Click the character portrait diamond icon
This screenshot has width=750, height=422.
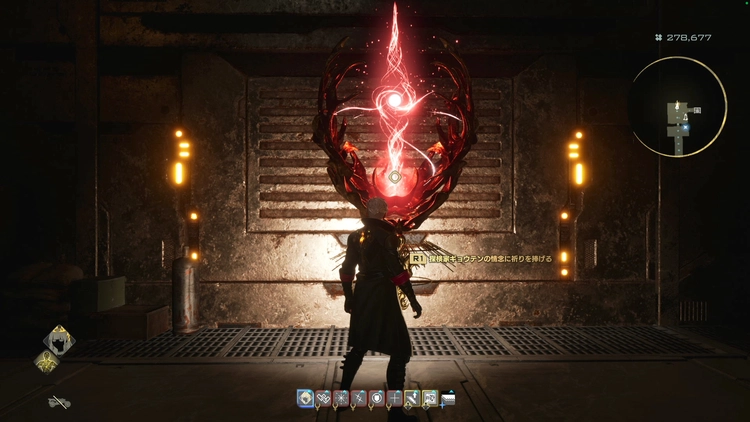59,341
